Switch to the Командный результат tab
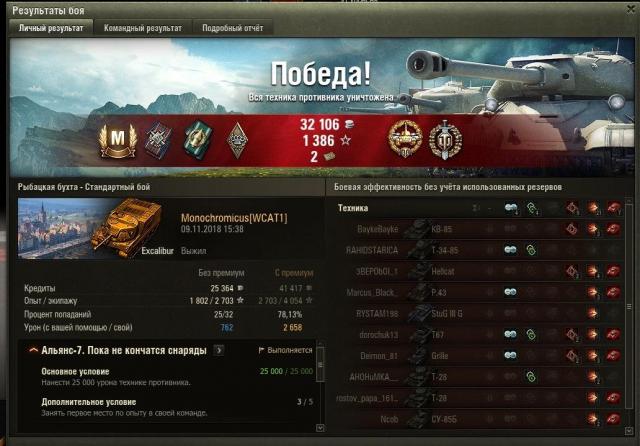640x446 pixels. point(142,28)
